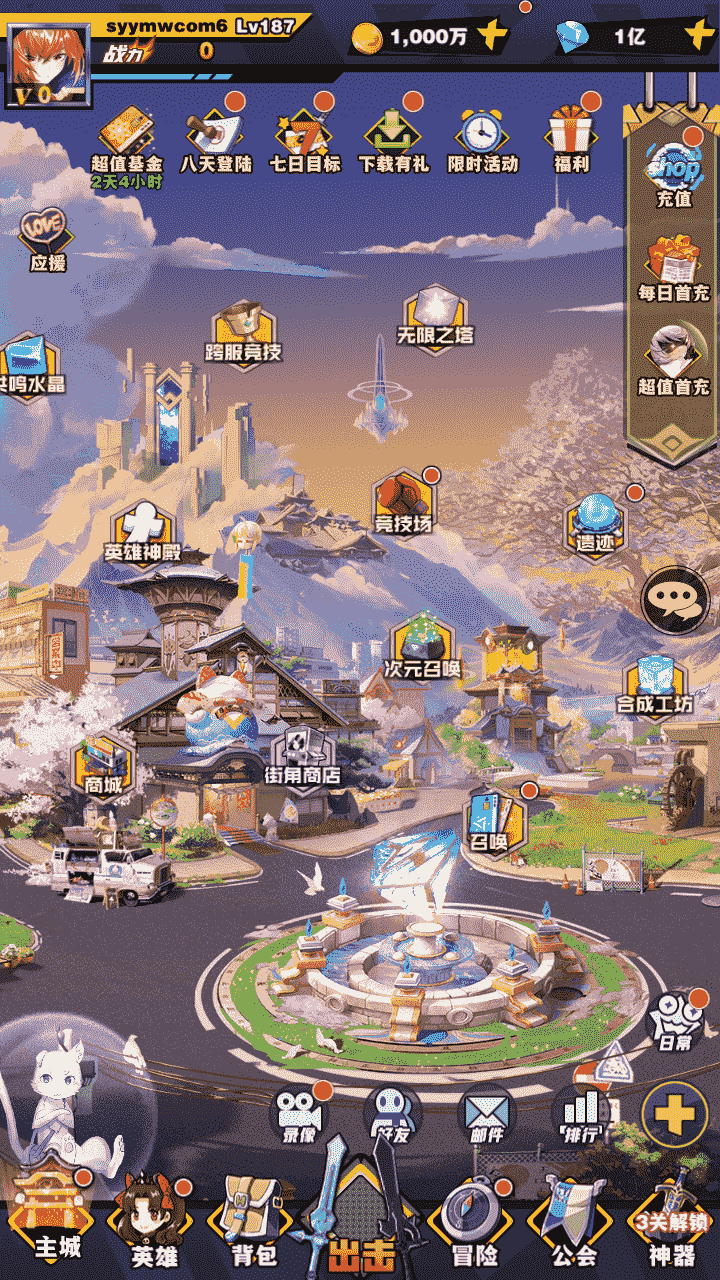
Task: Show the 七日目标 seven-day goals
Action: point(304,138)
